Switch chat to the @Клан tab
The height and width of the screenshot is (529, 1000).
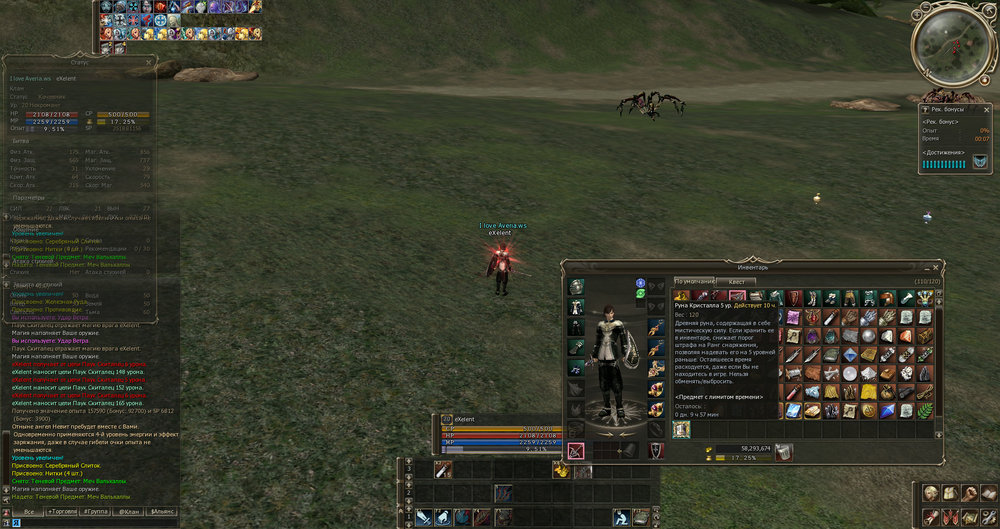click(x=129, y=511)
